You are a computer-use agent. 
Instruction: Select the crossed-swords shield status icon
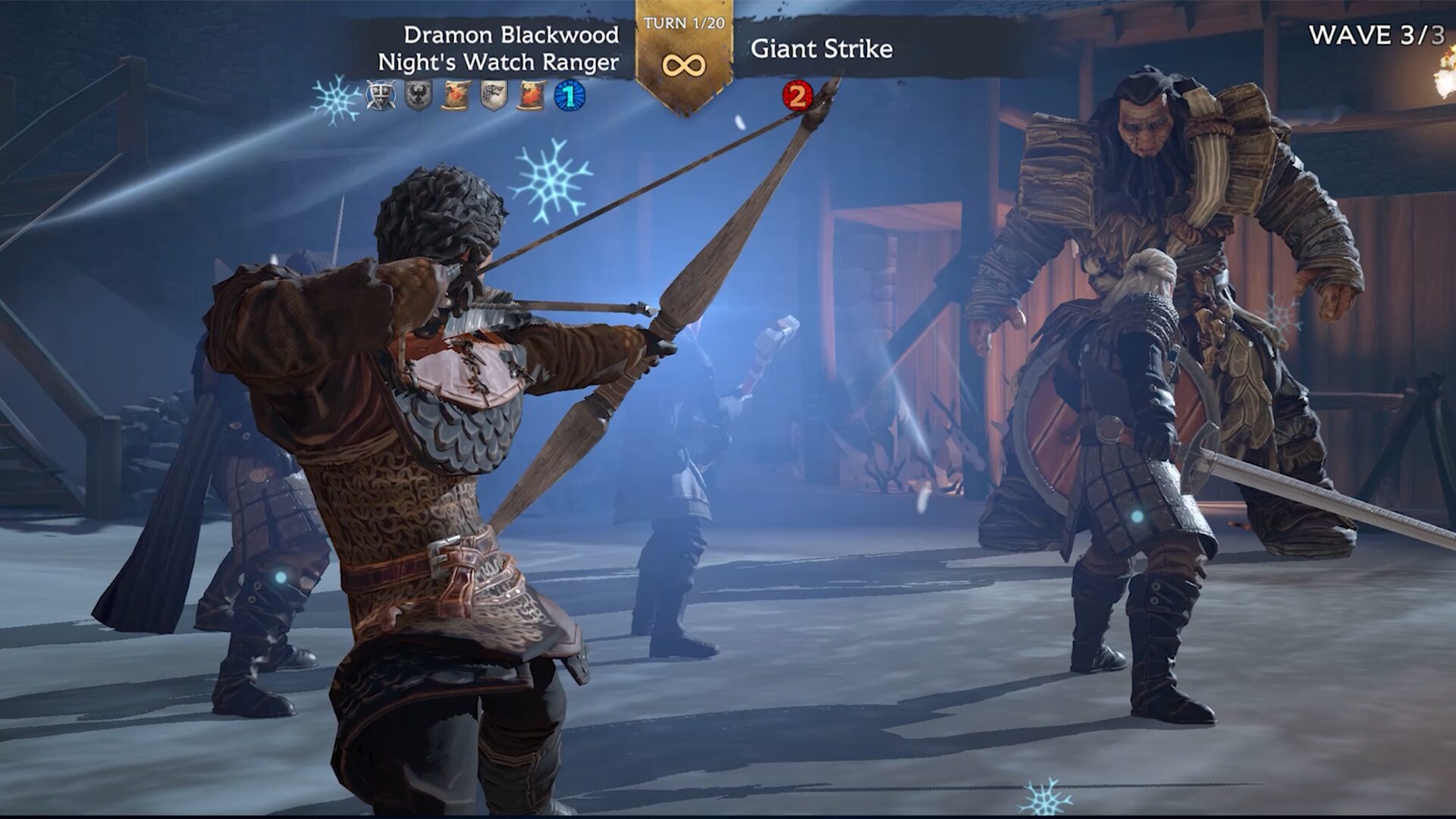pyautogui.click(x=381, y=96)
